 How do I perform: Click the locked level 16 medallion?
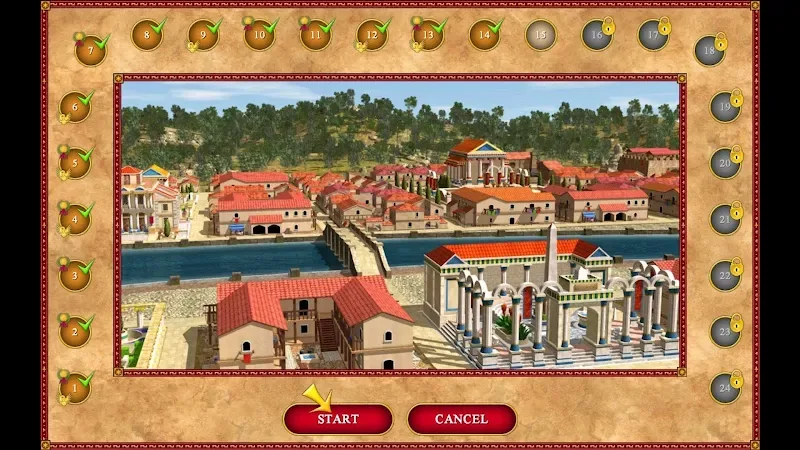(597, 36)
